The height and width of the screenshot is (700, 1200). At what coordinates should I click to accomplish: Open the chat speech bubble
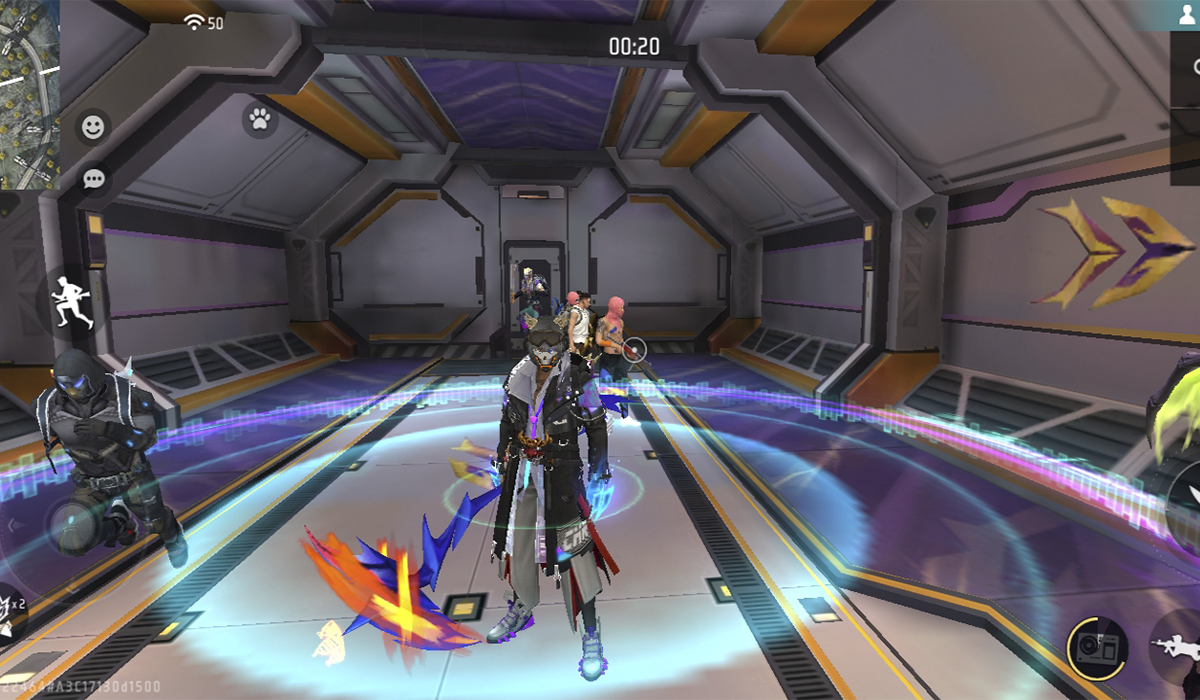(94, 180)
